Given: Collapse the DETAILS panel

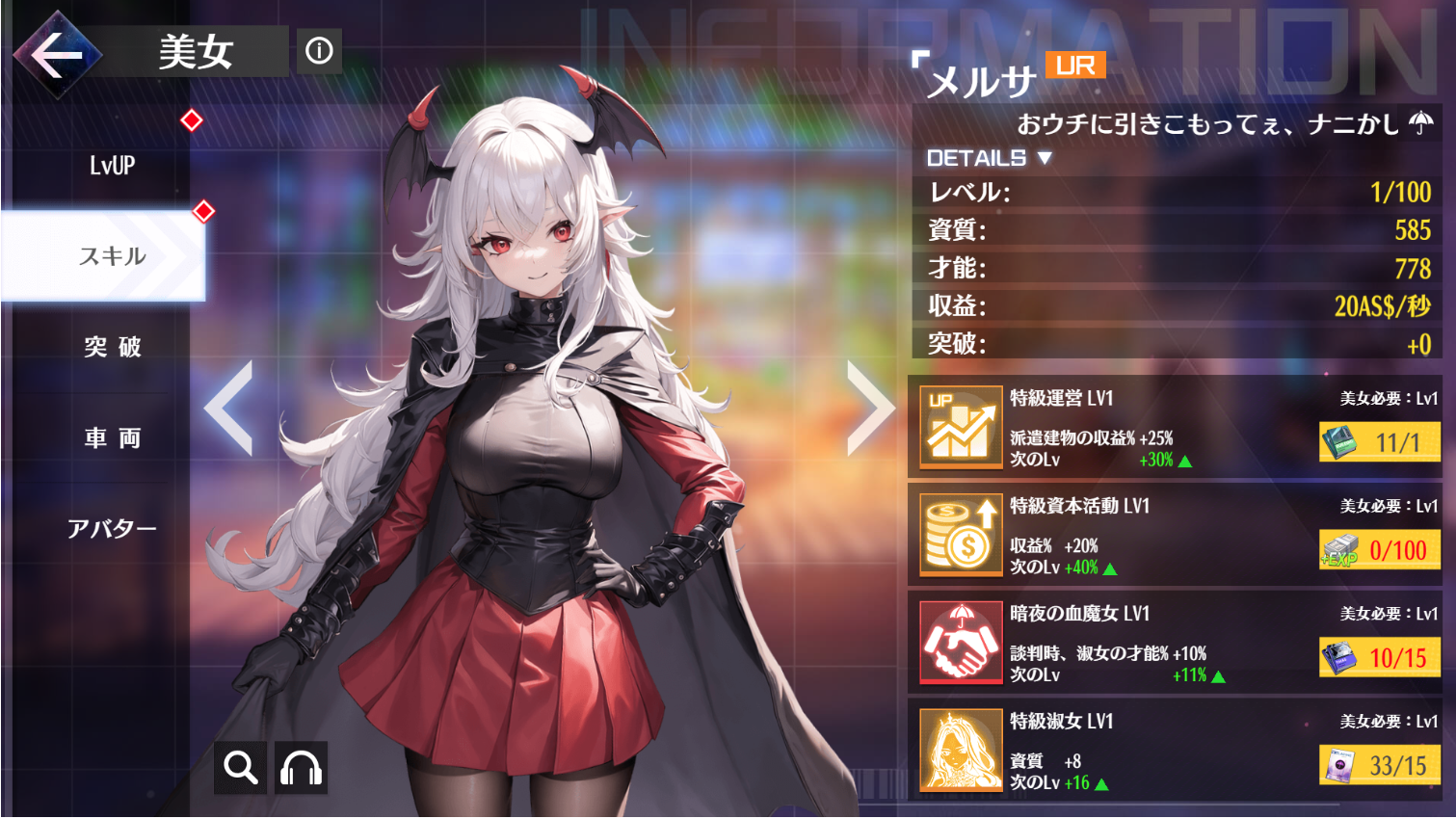Looking at the screenshot, I should (x=975, y=159).
